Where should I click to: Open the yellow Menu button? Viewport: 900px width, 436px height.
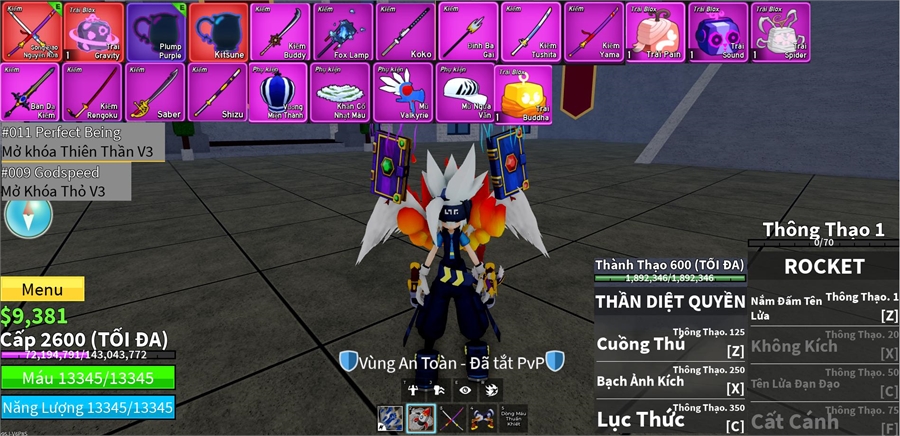click(42, 289)
